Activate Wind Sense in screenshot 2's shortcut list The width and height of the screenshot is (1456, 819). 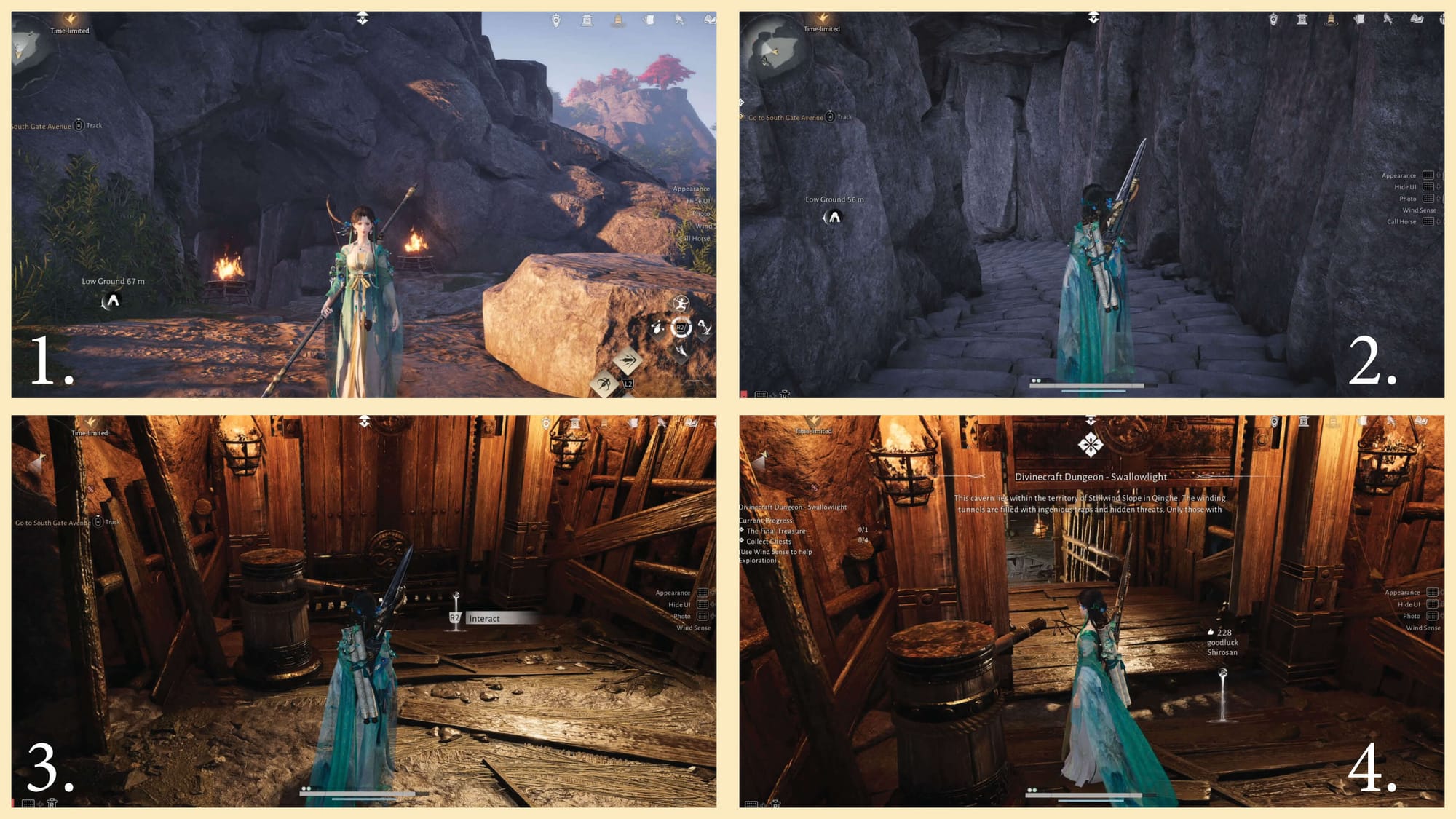1419,210
